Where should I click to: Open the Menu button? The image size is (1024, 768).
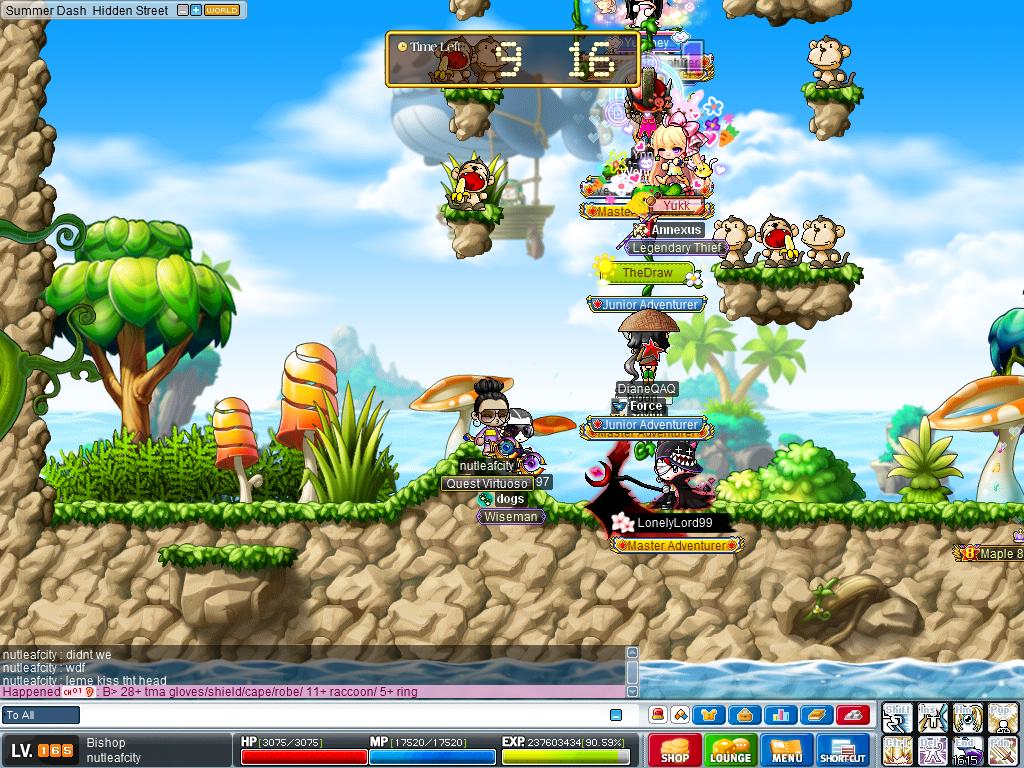click(x=787, y=750)
